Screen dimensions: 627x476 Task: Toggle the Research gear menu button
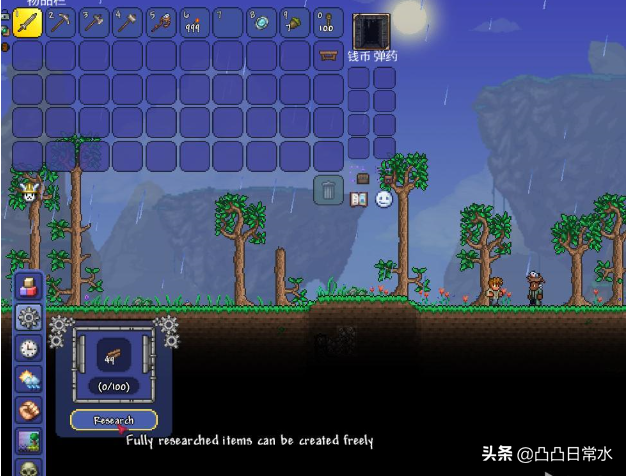28,318
